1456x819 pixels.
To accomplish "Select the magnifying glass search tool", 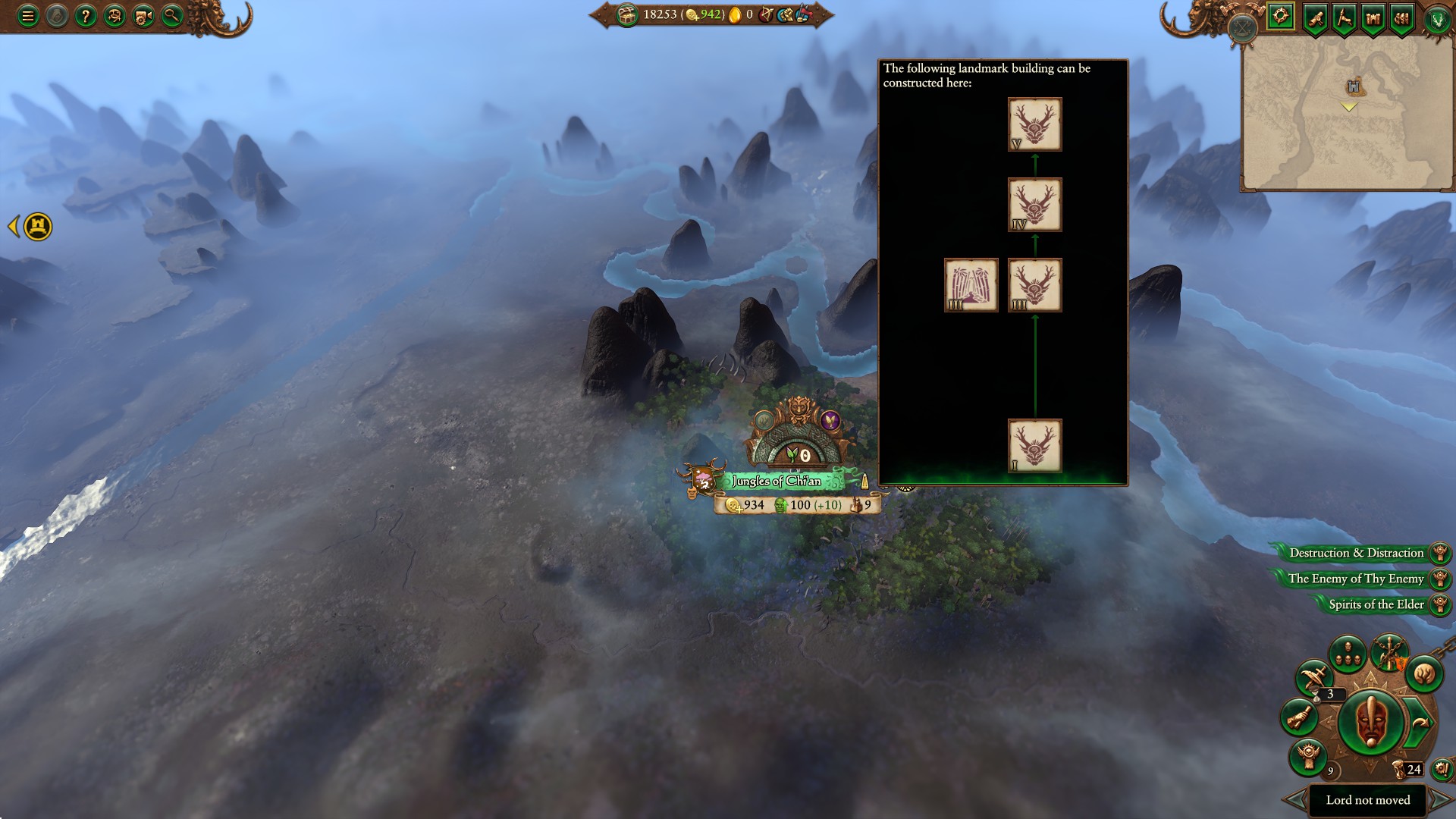I will pos(171,16).
